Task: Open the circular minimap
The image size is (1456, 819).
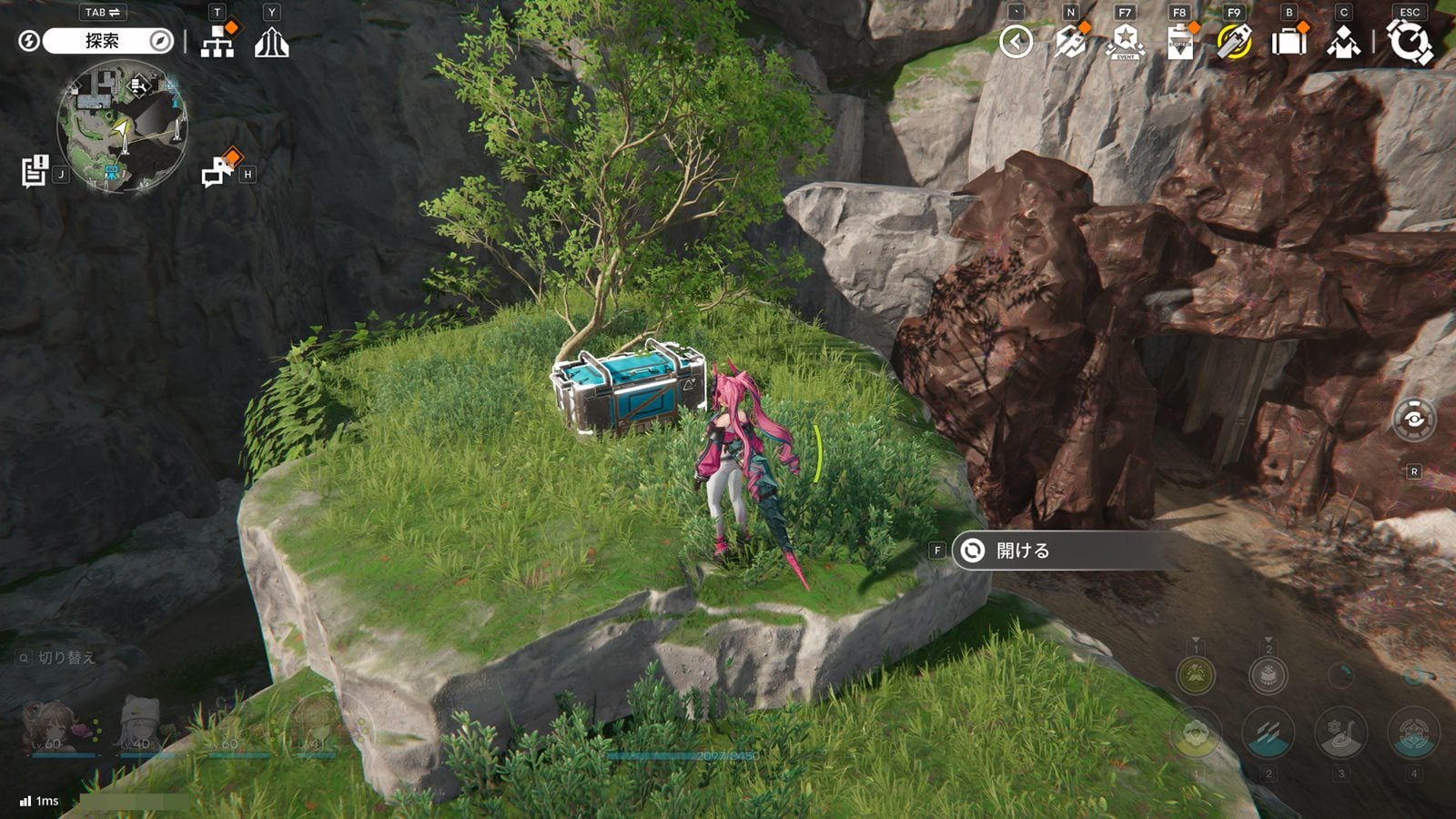Action: [x=122, y=126]
